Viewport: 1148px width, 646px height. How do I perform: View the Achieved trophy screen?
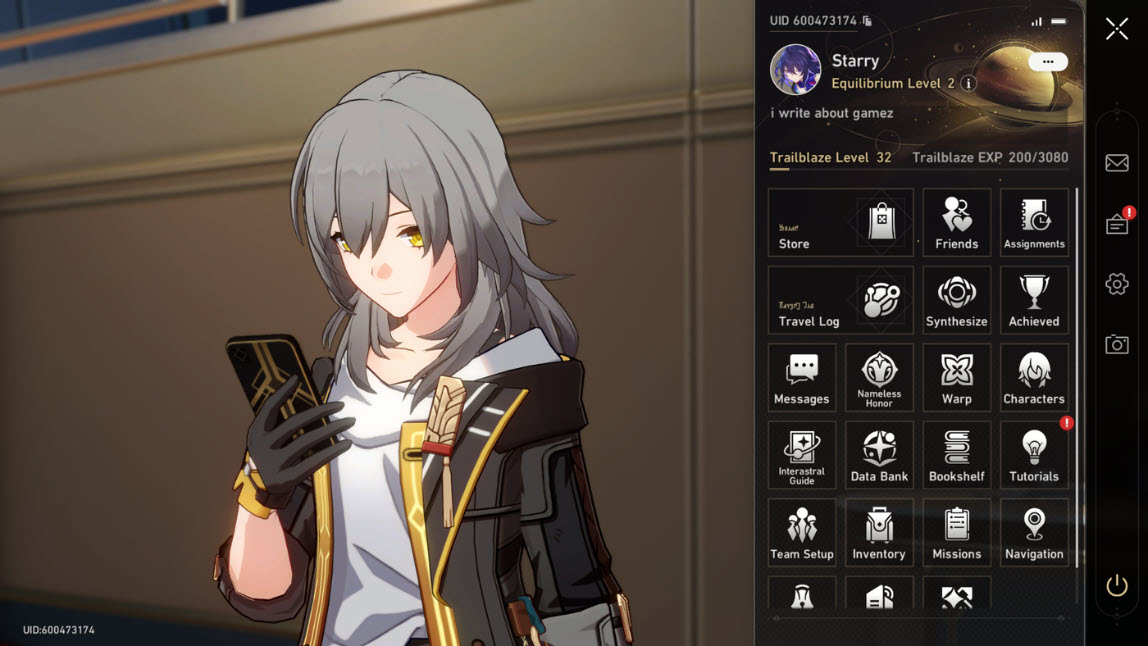[1034, 300]
